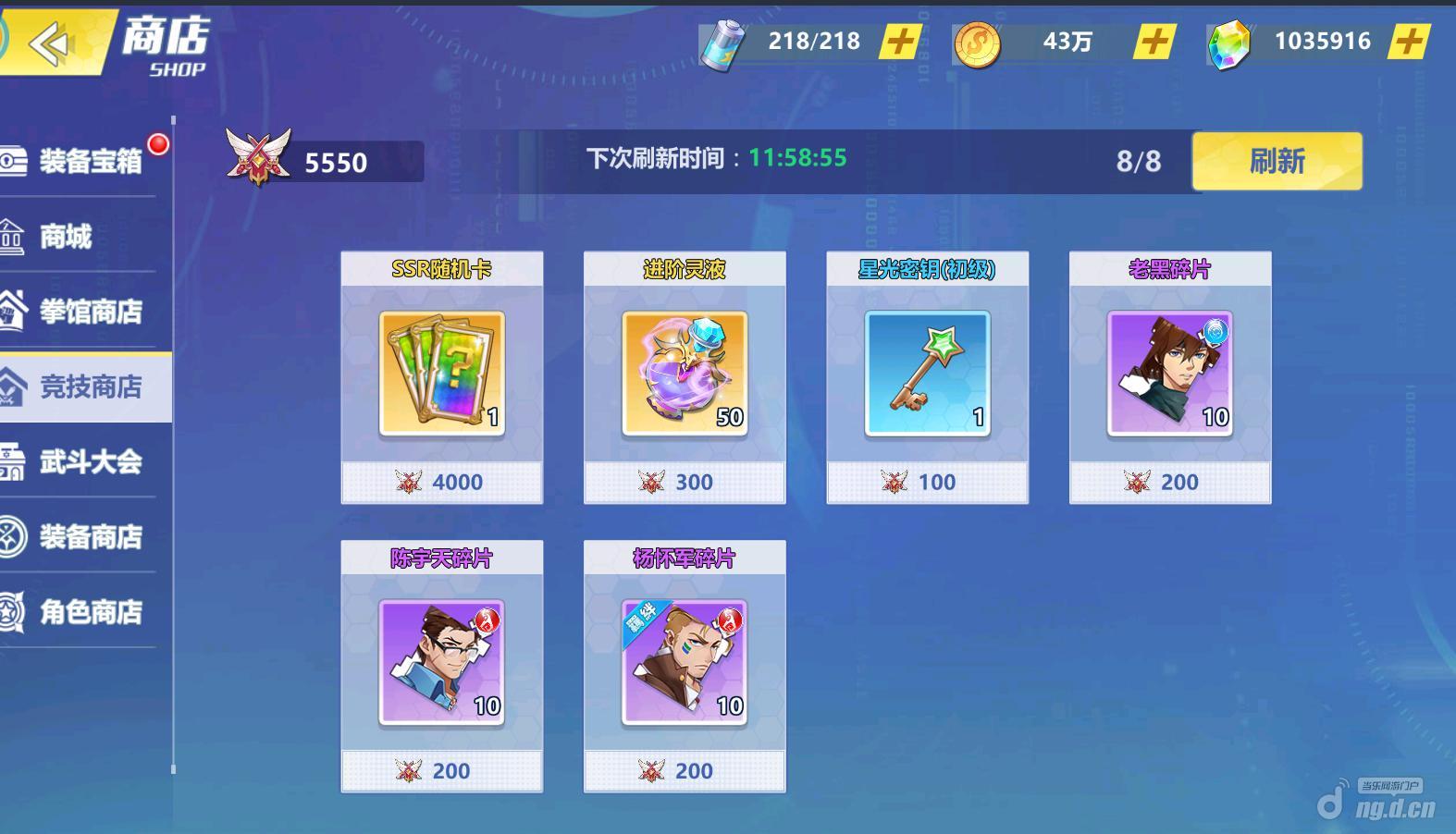Add gold coins with the plus button
This screenshot has height=834, width=1456.
tap(1154, 42)
